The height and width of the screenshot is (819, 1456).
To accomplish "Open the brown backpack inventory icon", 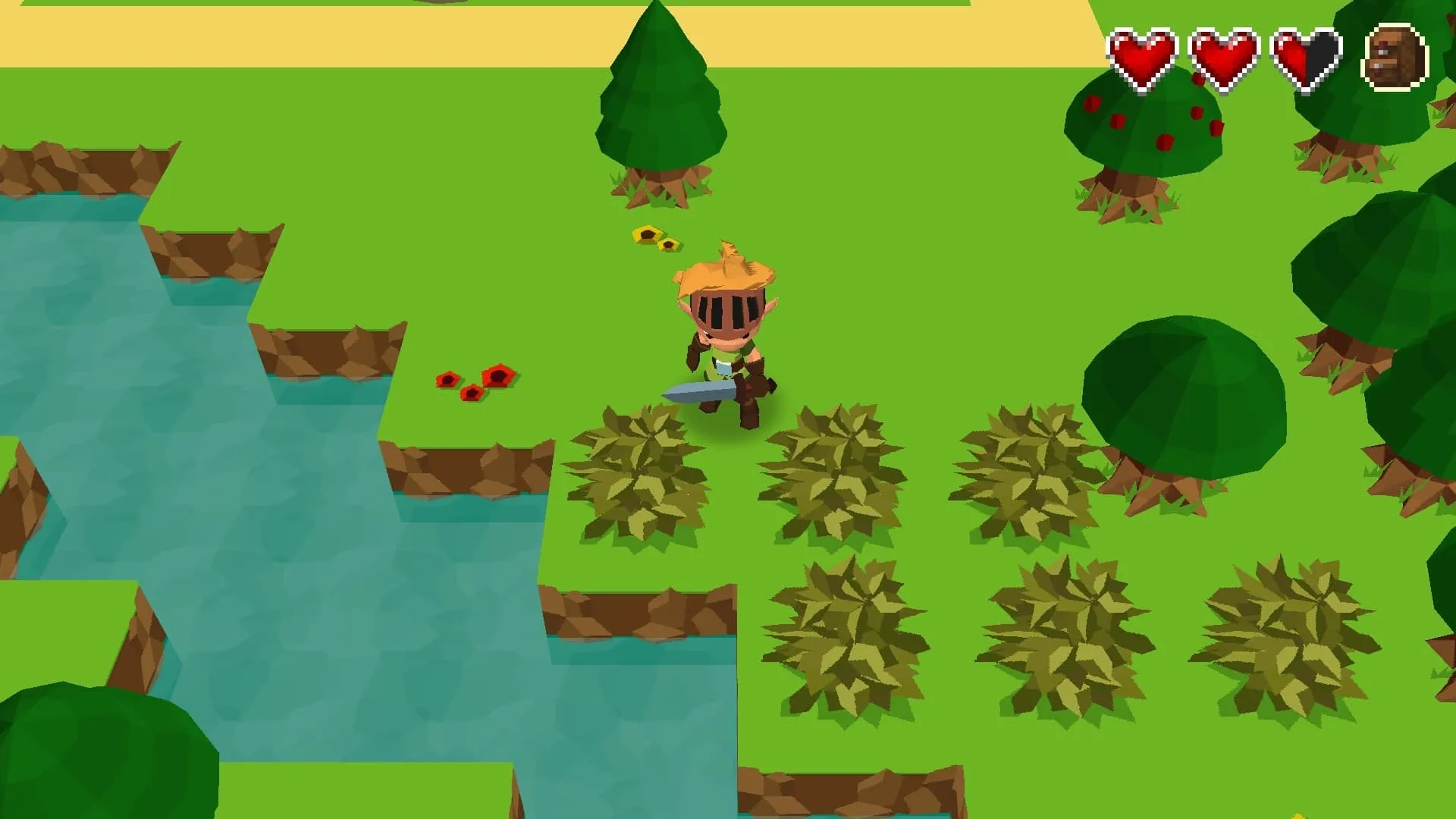I will click(1395, 58).
